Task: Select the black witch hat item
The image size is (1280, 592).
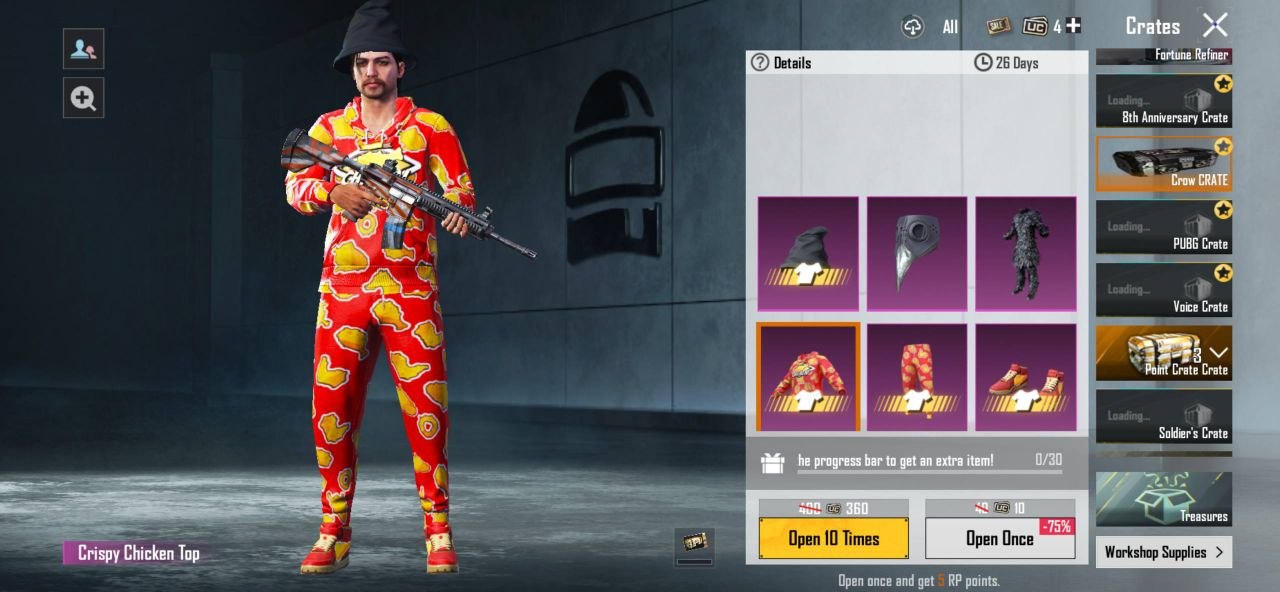Action: coord(808,253)
